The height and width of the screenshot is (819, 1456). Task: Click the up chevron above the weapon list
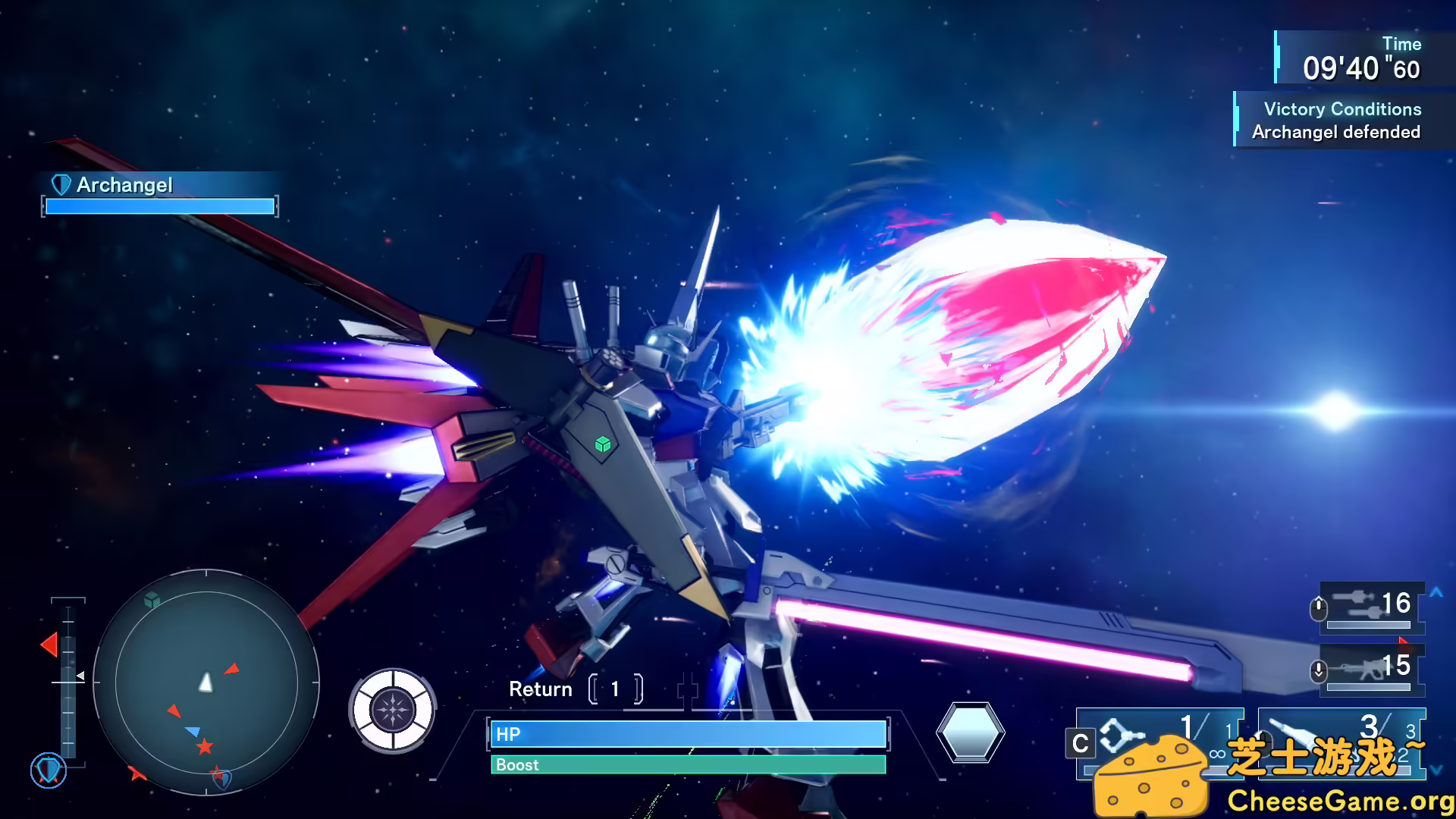pyautogui.click(x=1436, y=592)
